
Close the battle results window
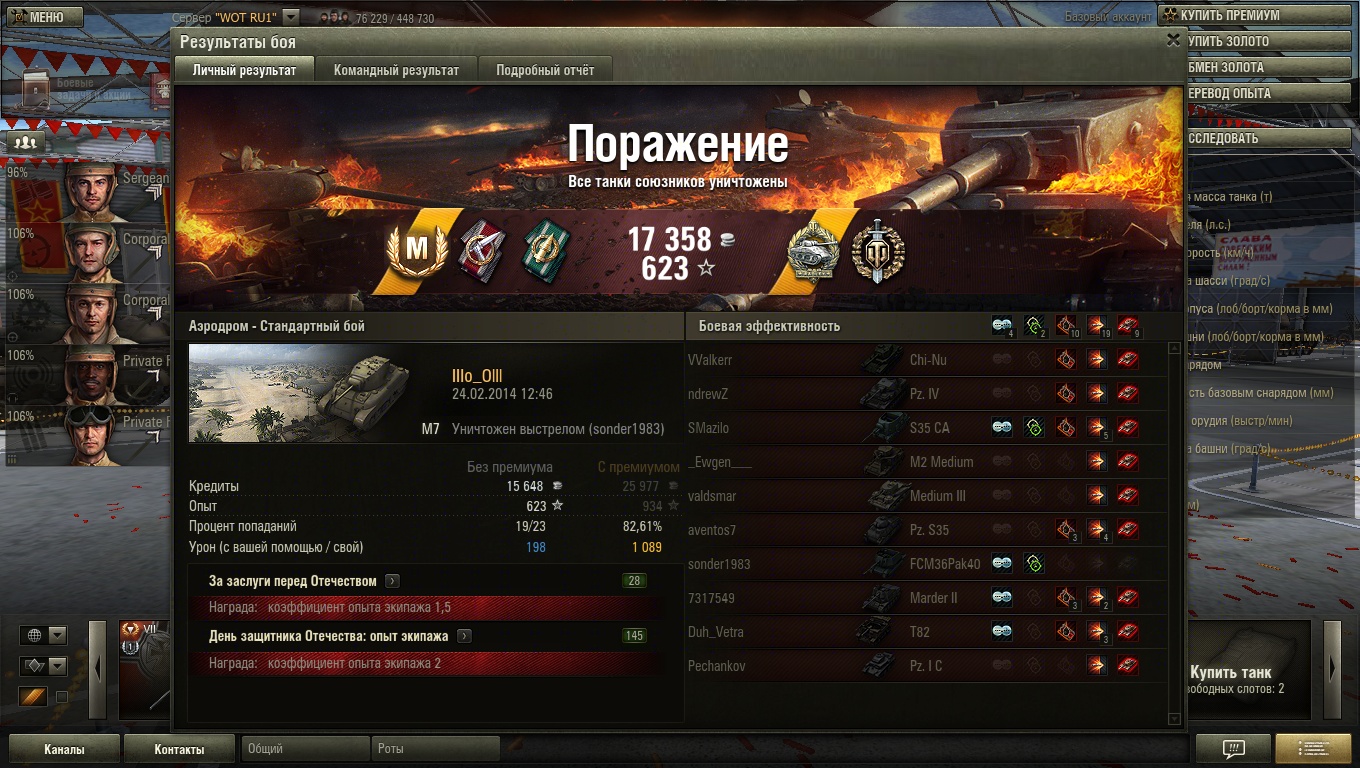pos(1173,40)
